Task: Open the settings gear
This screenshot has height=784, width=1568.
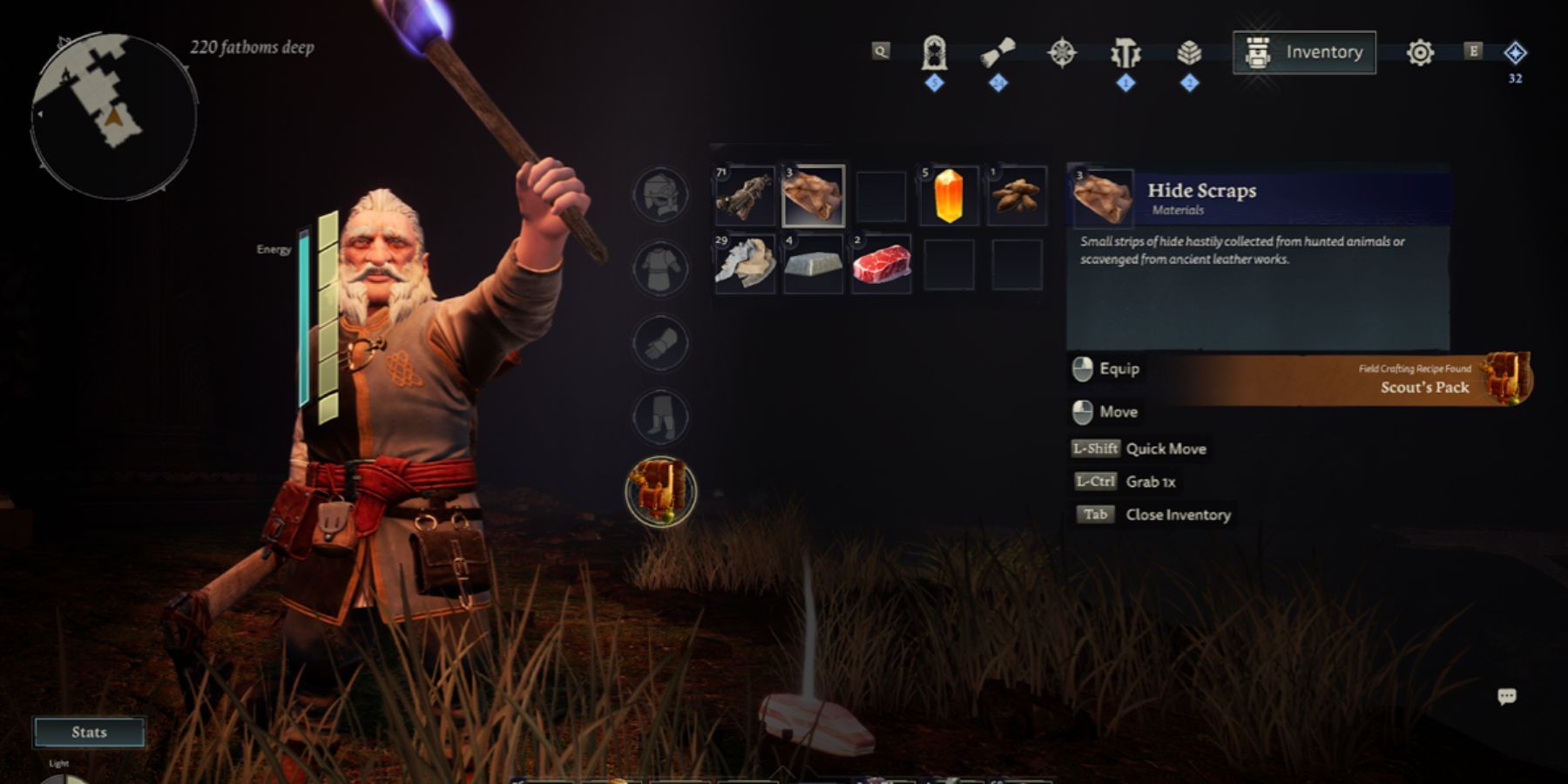Action: [1420, 51]
